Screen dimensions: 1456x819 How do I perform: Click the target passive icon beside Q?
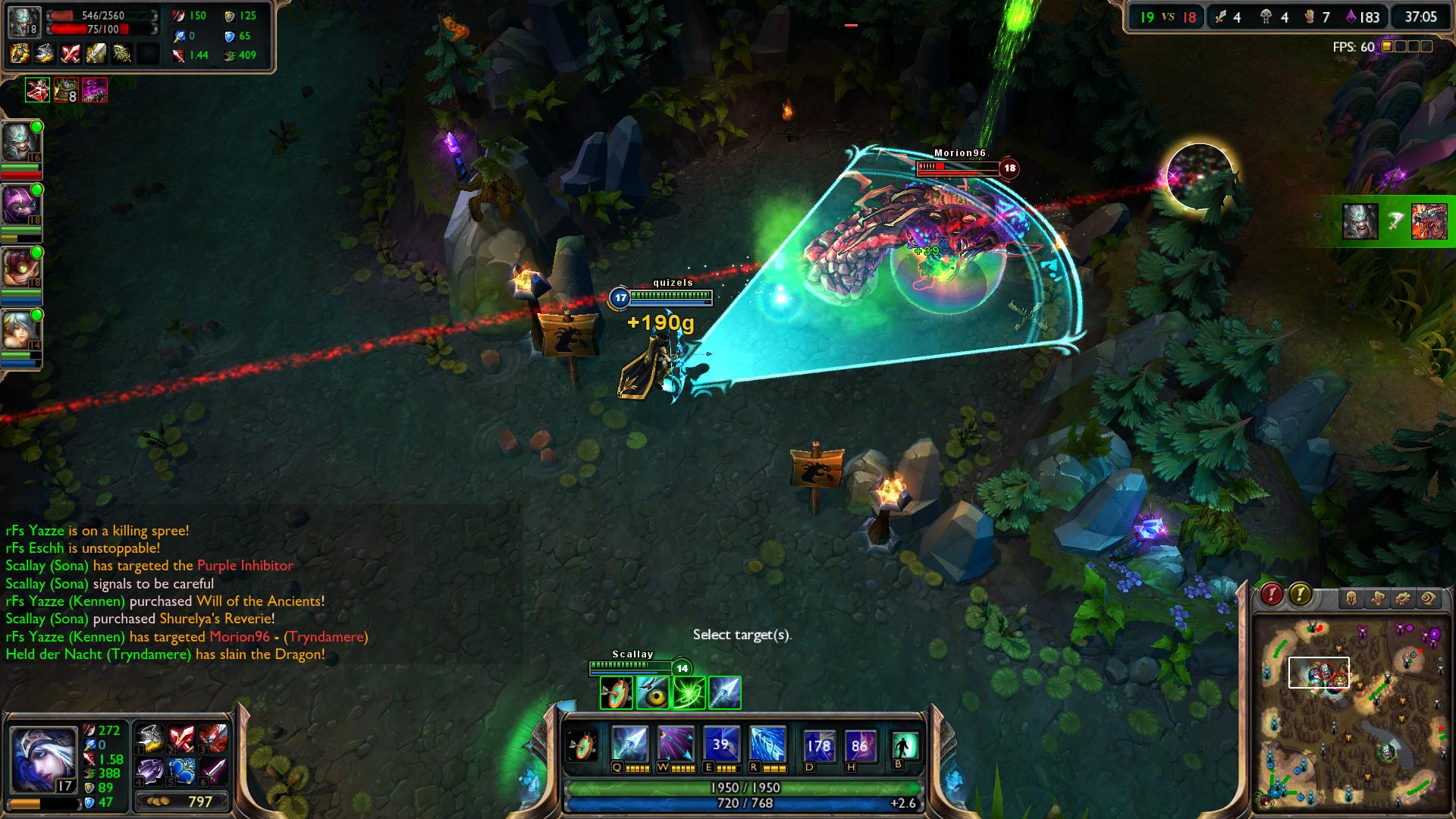(x=583, y=745)
